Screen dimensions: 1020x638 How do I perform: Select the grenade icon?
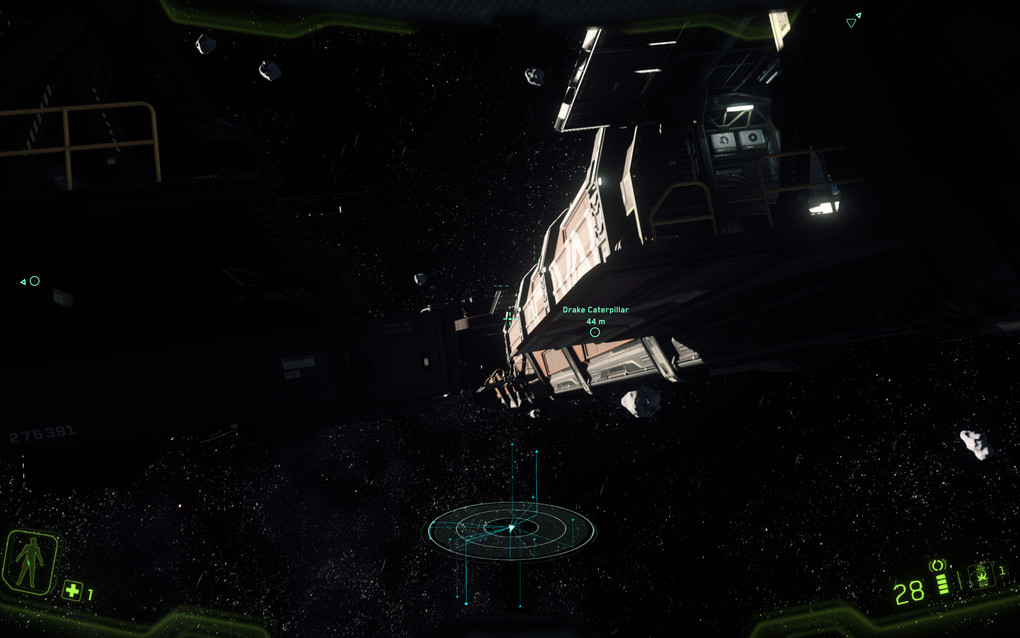(980, 576)
